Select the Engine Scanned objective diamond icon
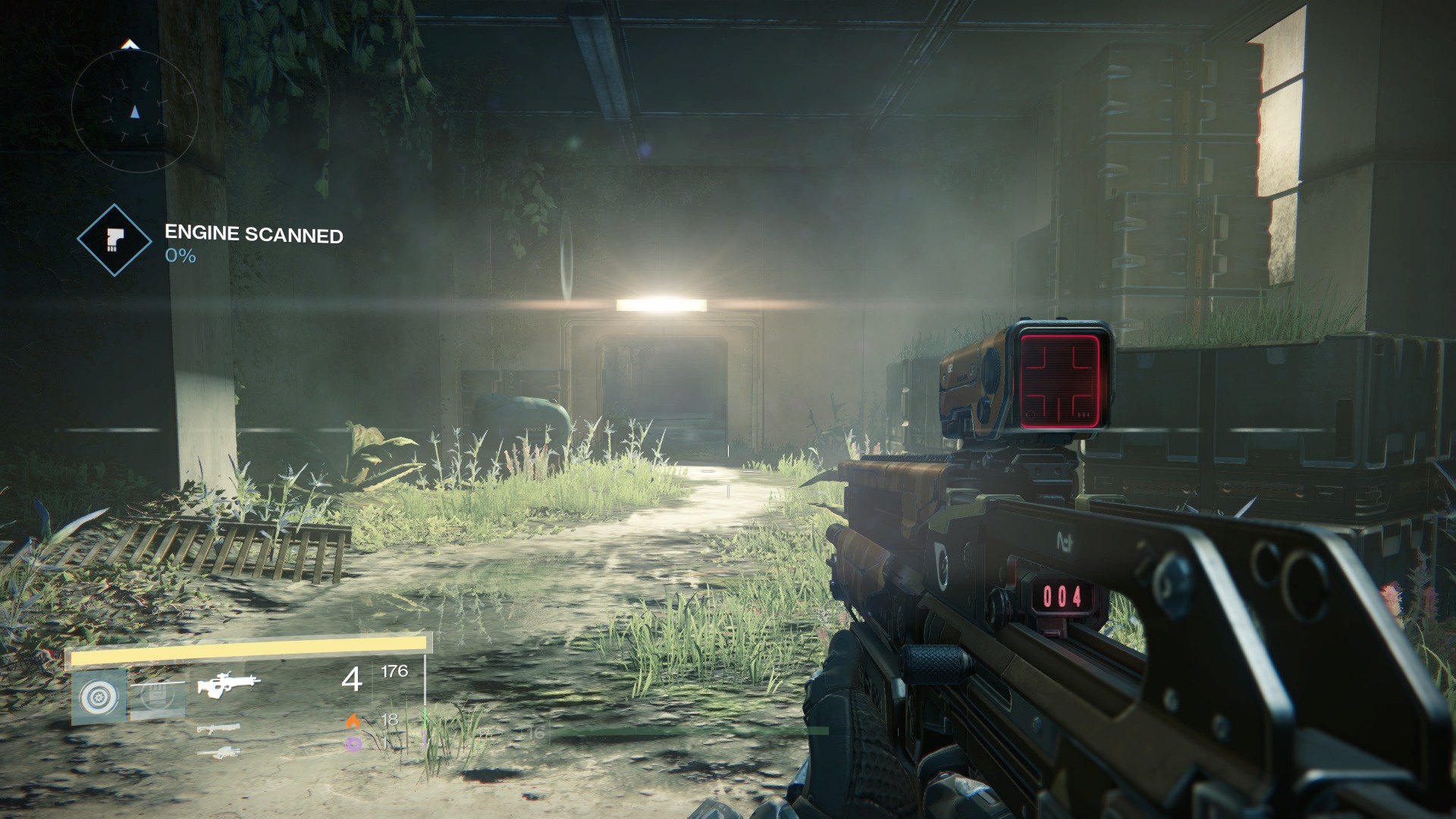Image resolution: width=1456 pixels, height=819 pixels. tap(115, 240)
